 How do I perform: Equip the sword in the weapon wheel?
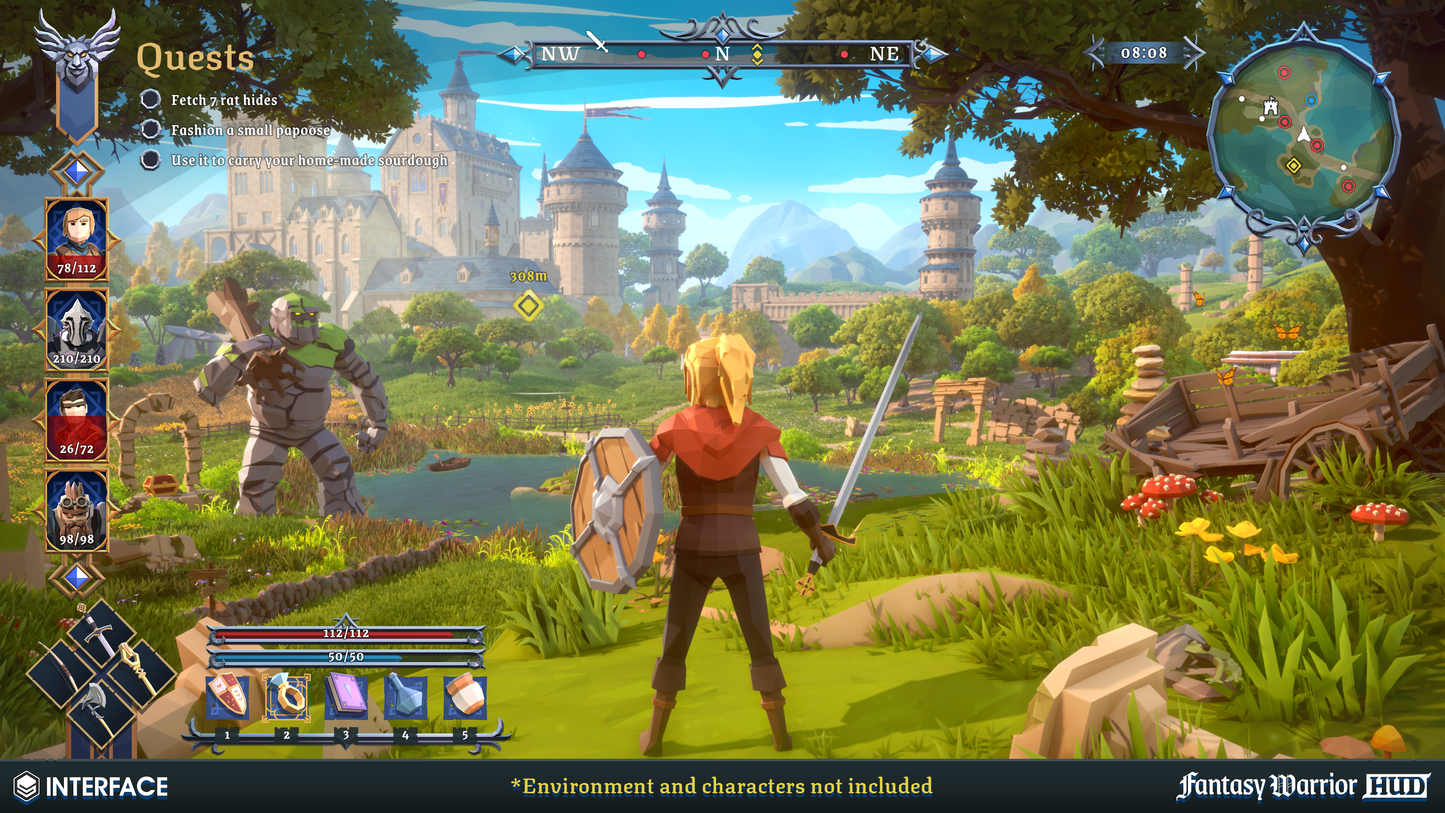pyautogui.click(x=100, y=634)
